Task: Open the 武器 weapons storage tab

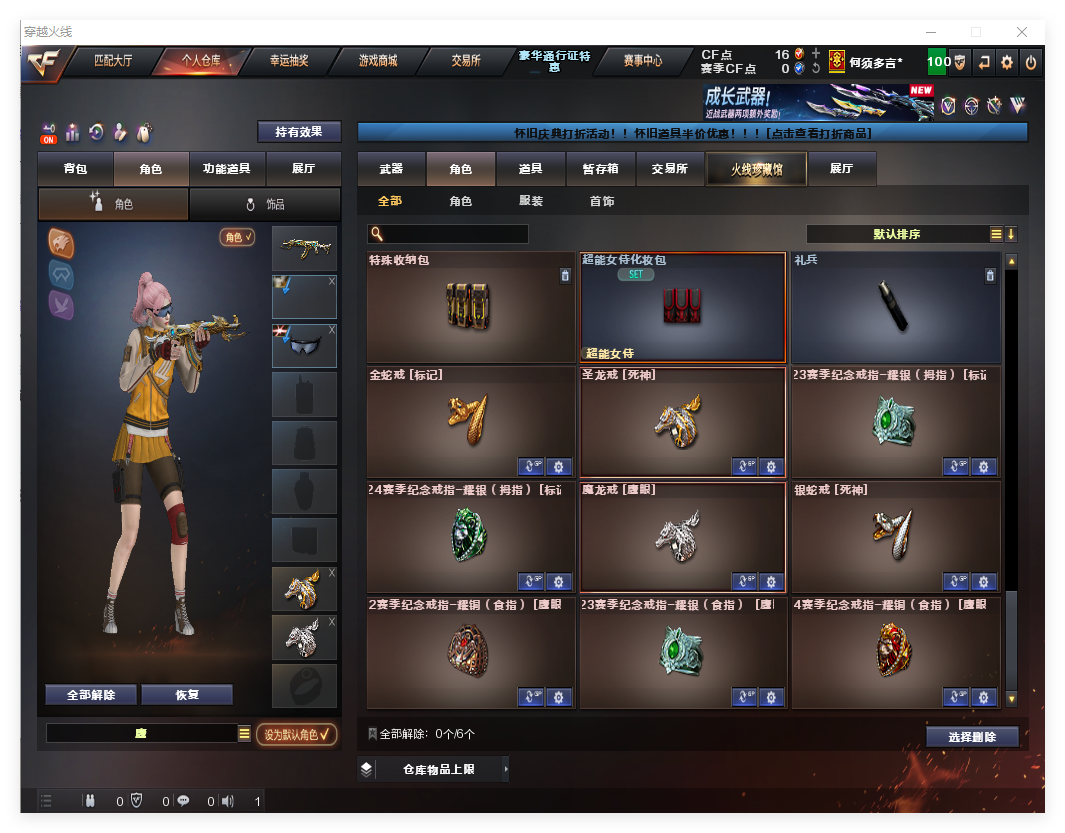Action: coord(391,169)
